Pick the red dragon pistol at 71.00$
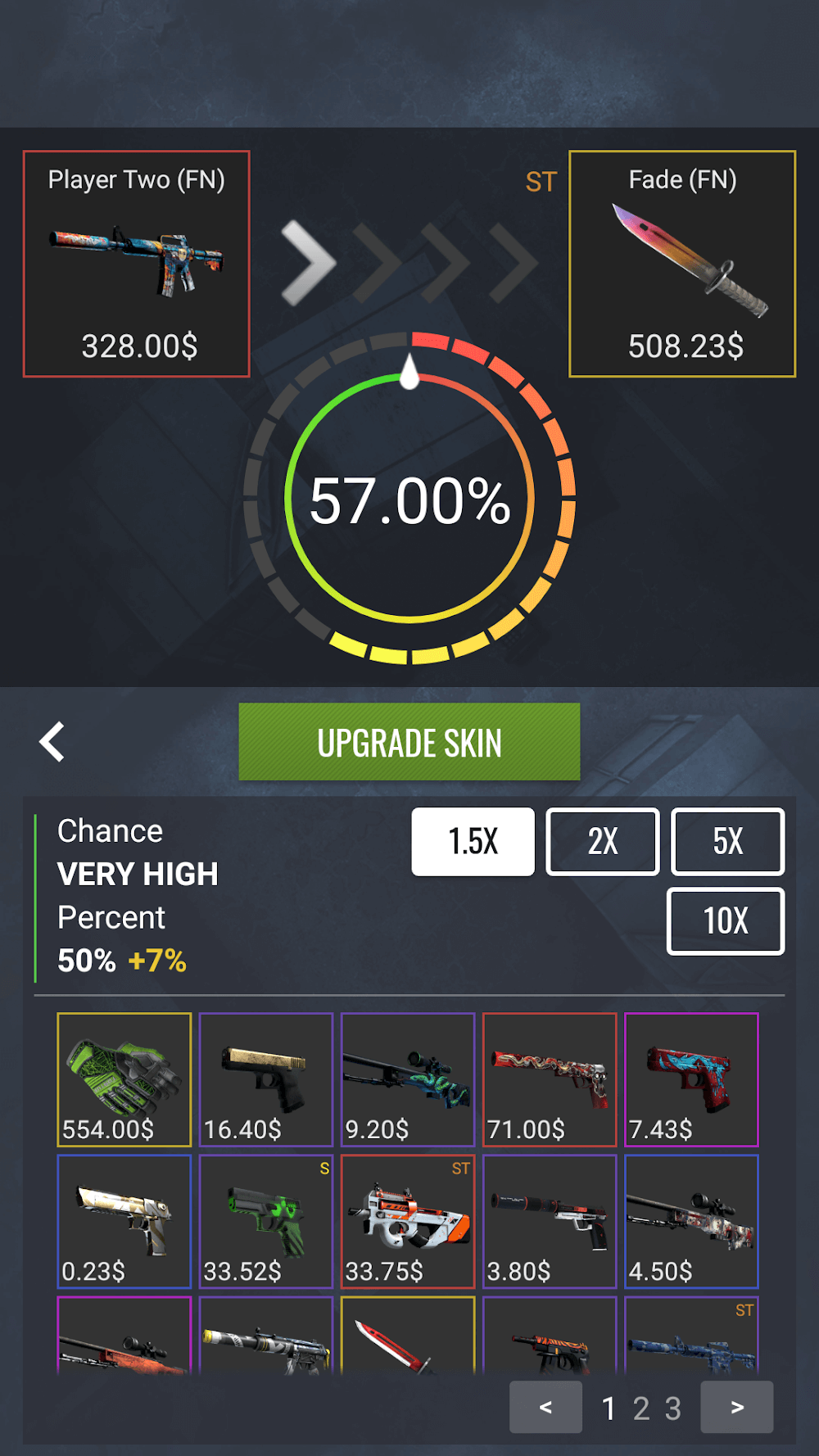The height and width of the screenshot is (1456, 819). click(x=550, y=1079)
